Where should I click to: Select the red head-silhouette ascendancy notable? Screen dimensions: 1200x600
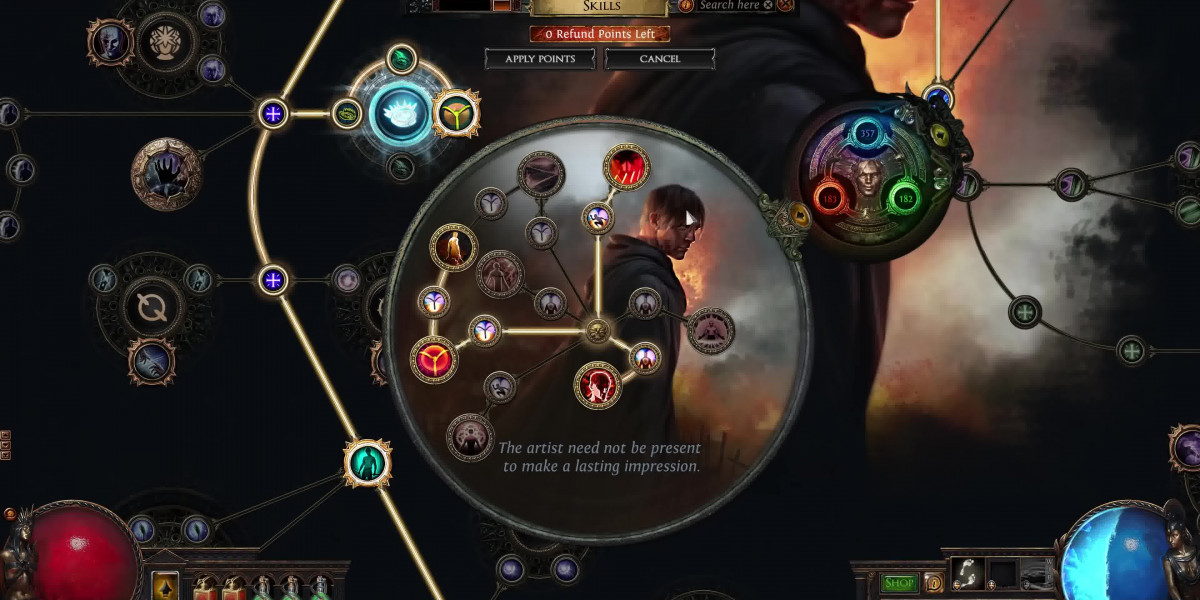click(x=598, y=385)
